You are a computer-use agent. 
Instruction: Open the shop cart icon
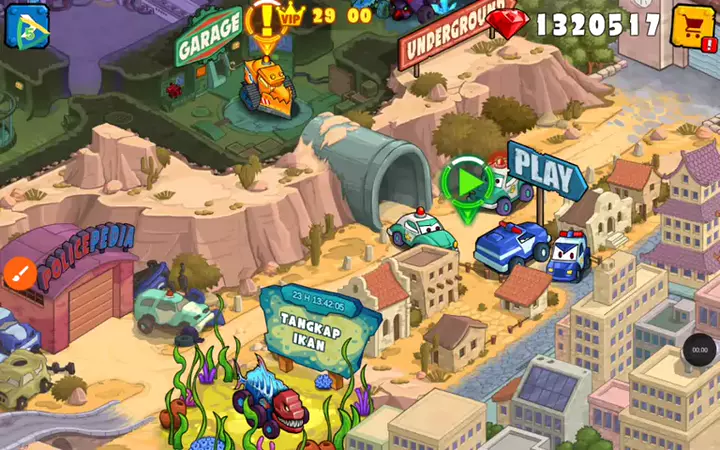pos(693,26)
